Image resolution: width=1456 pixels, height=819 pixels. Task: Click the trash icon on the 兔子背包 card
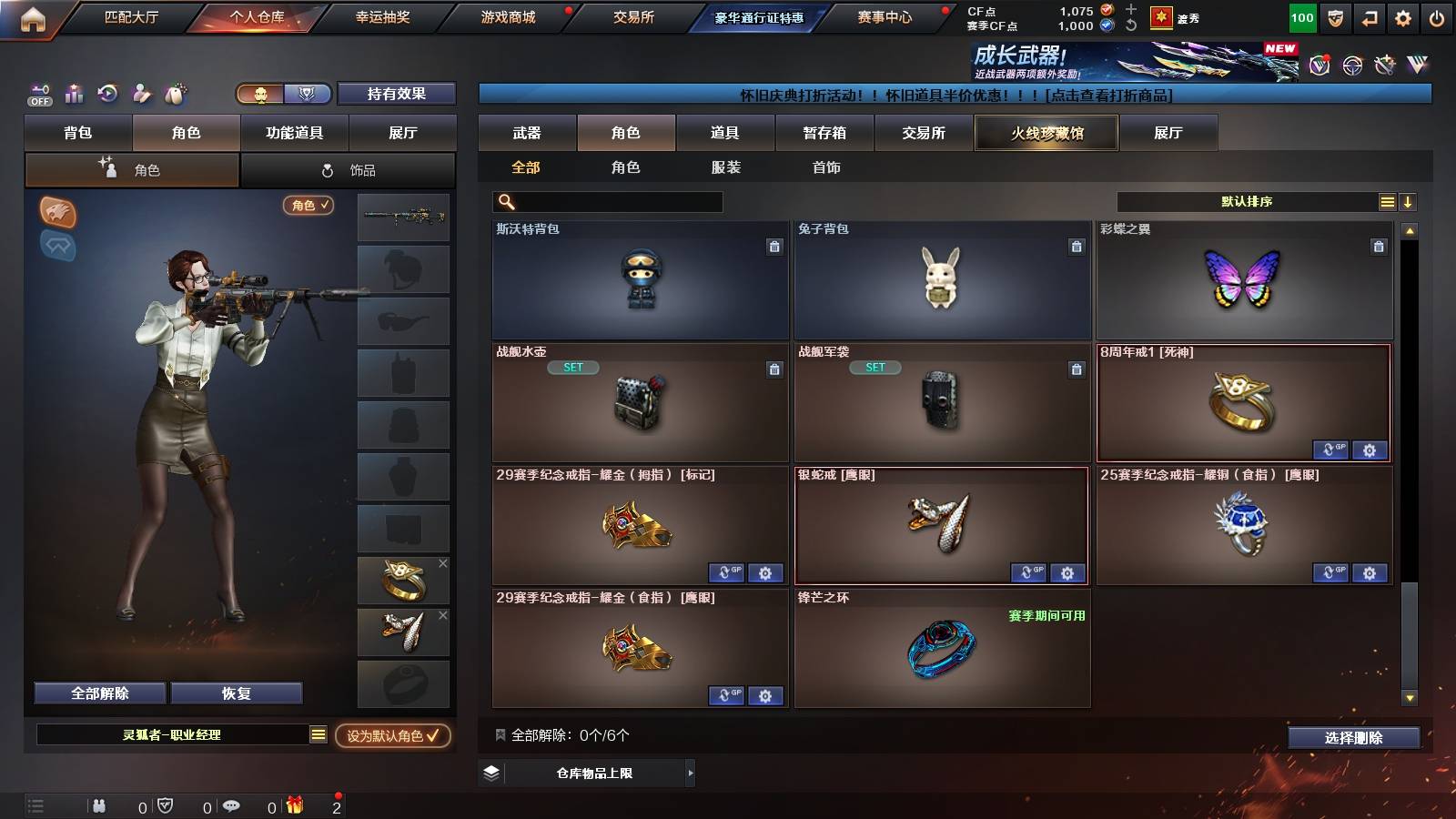point(1077,246)
